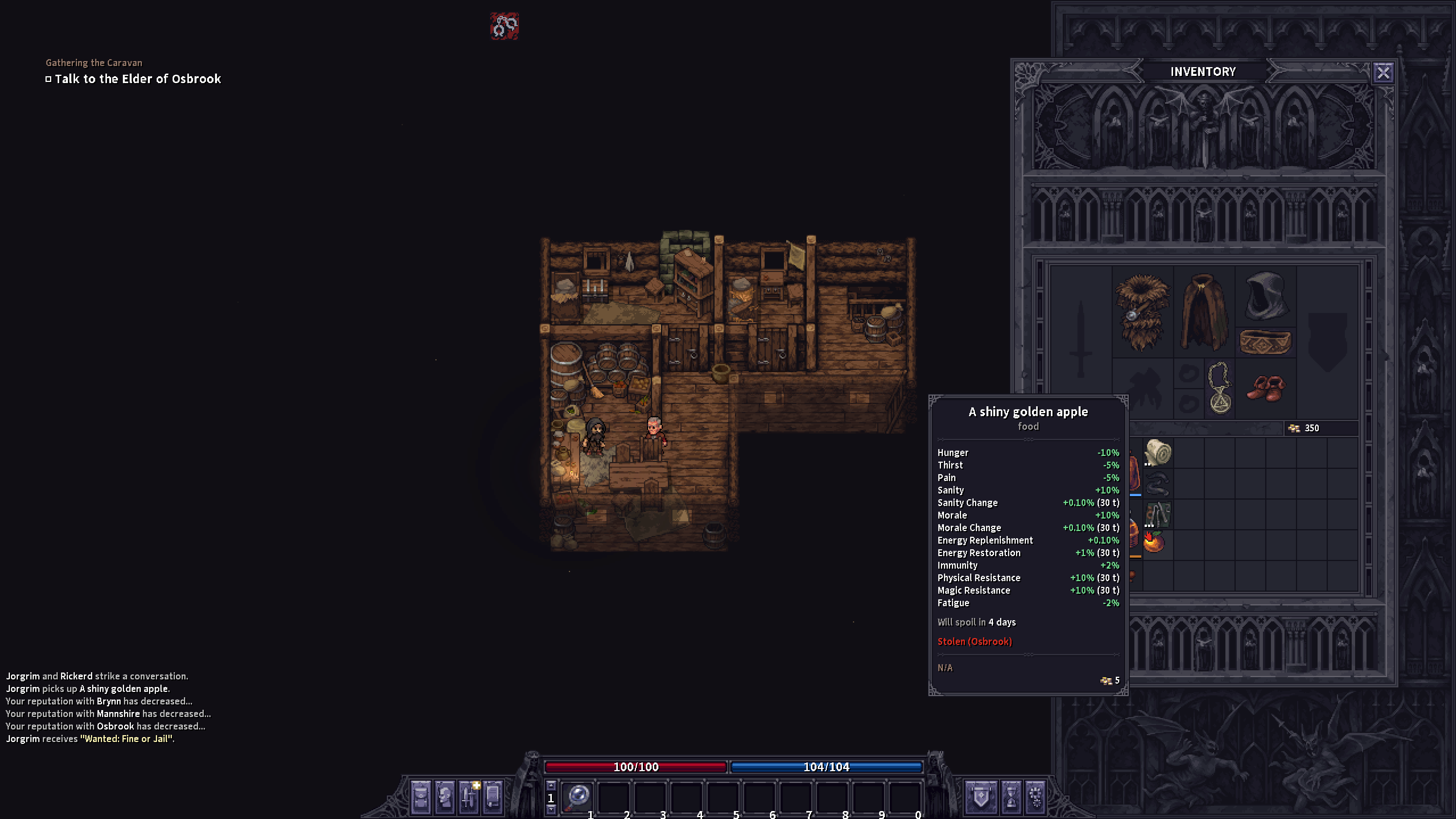Click the hourglass wait button
Screen dimensions: 1456x819
coord(1011,796)
